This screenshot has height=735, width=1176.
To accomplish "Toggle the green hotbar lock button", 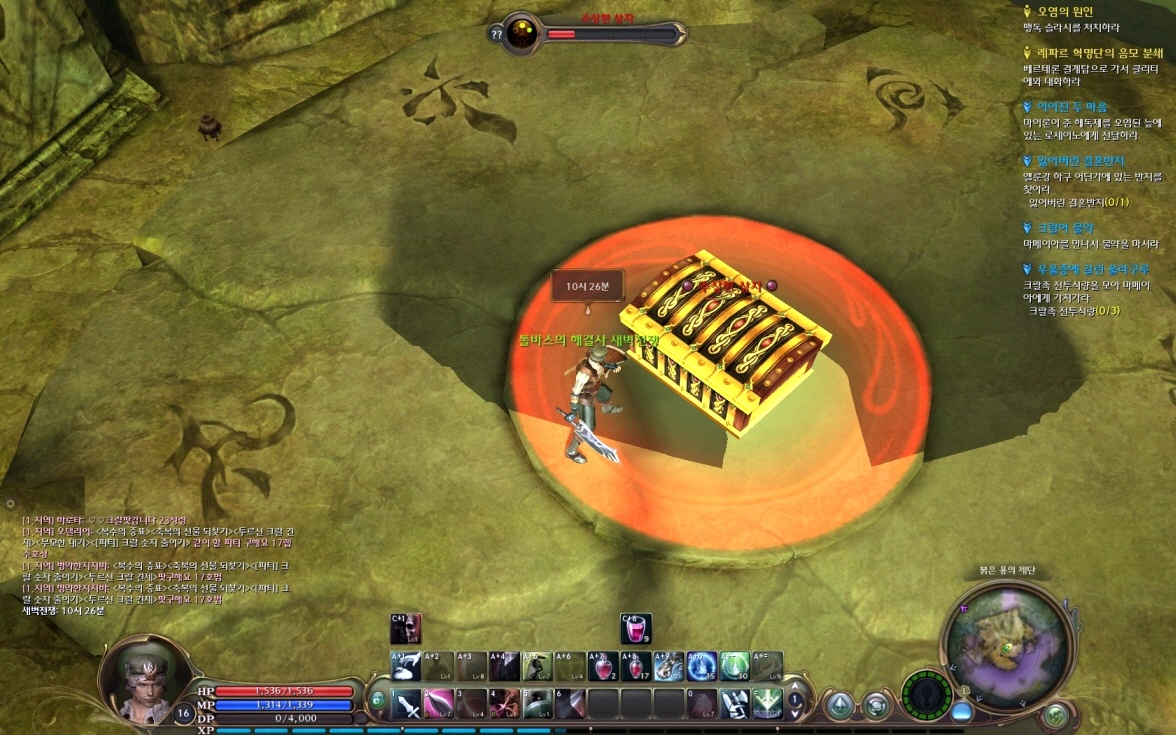I will pyautogui.click(x=378, y=701).
